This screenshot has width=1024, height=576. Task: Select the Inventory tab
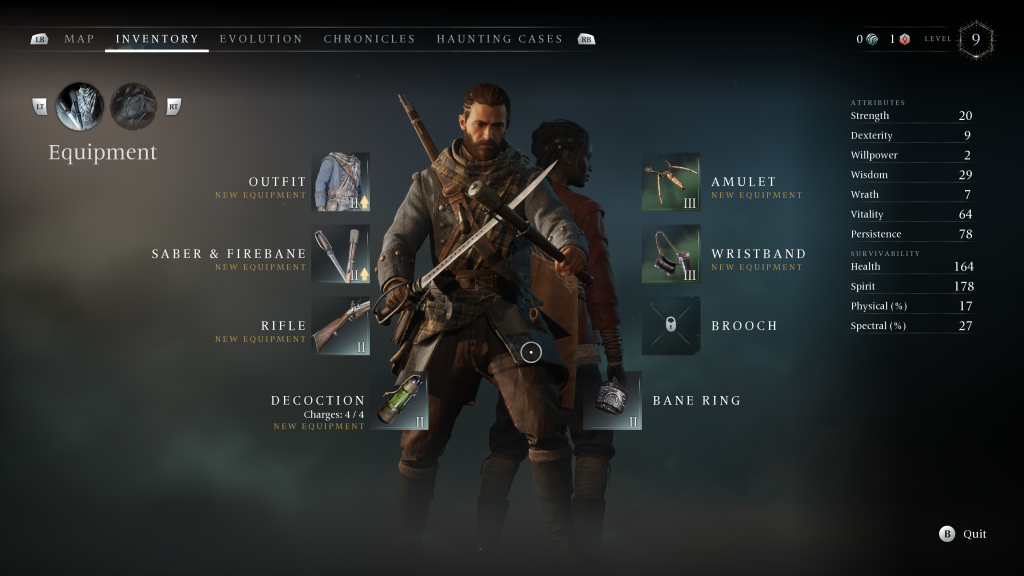[x=157, y=39]
